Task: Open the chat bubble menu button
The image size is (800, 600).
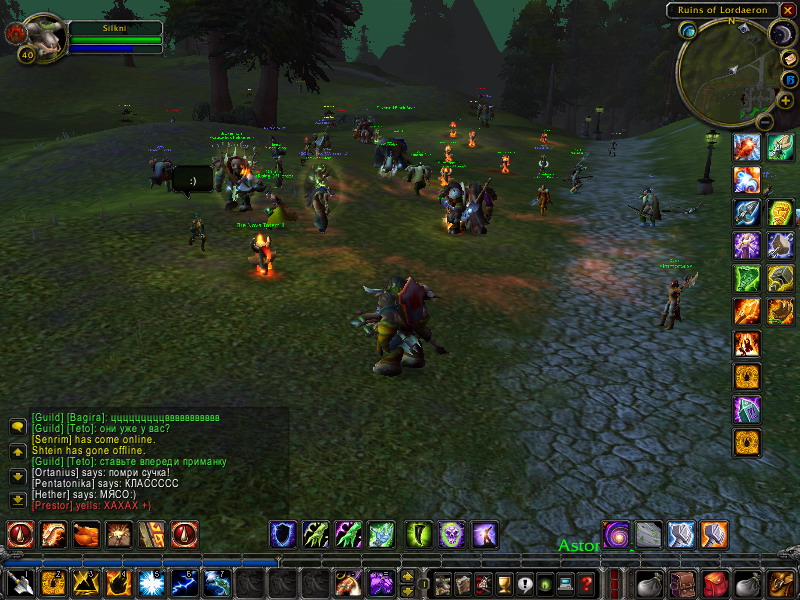Action: coord(17,426)
